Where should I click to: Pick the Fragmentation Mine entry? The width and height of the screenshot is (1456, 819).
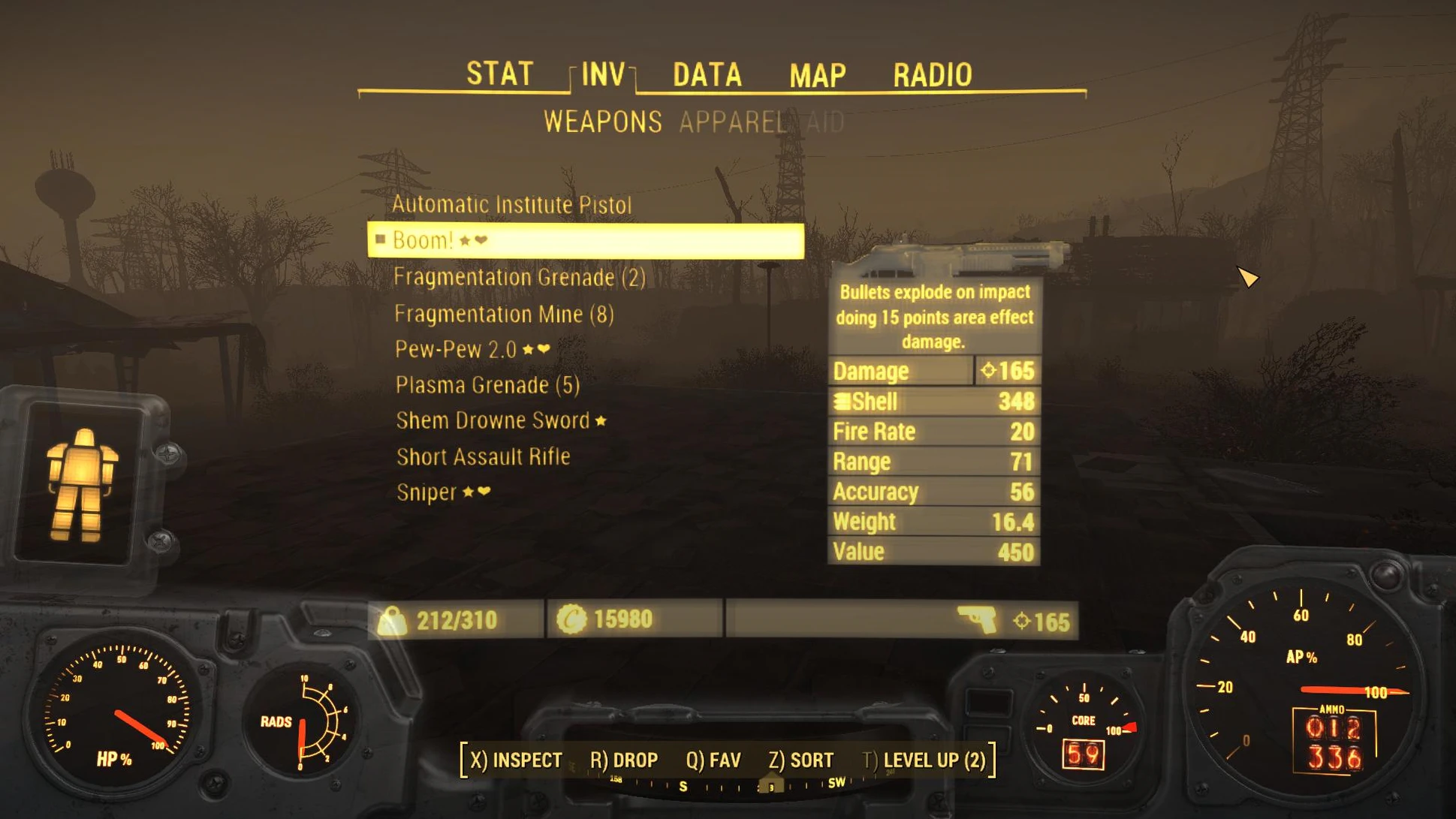click(504, 314)
